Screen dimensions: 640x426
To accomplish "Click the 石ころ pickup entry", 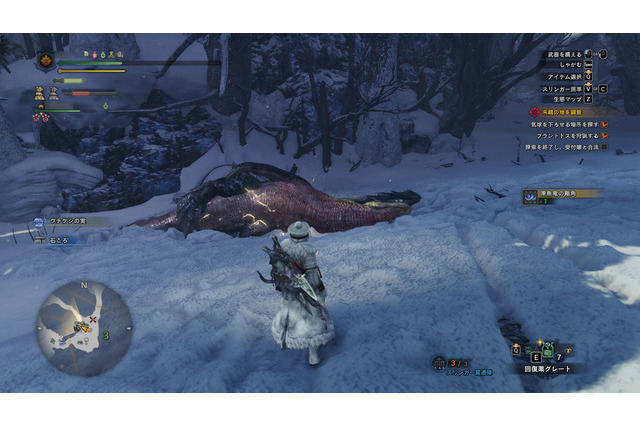I will pyautogui.click(x=60, y=237).
